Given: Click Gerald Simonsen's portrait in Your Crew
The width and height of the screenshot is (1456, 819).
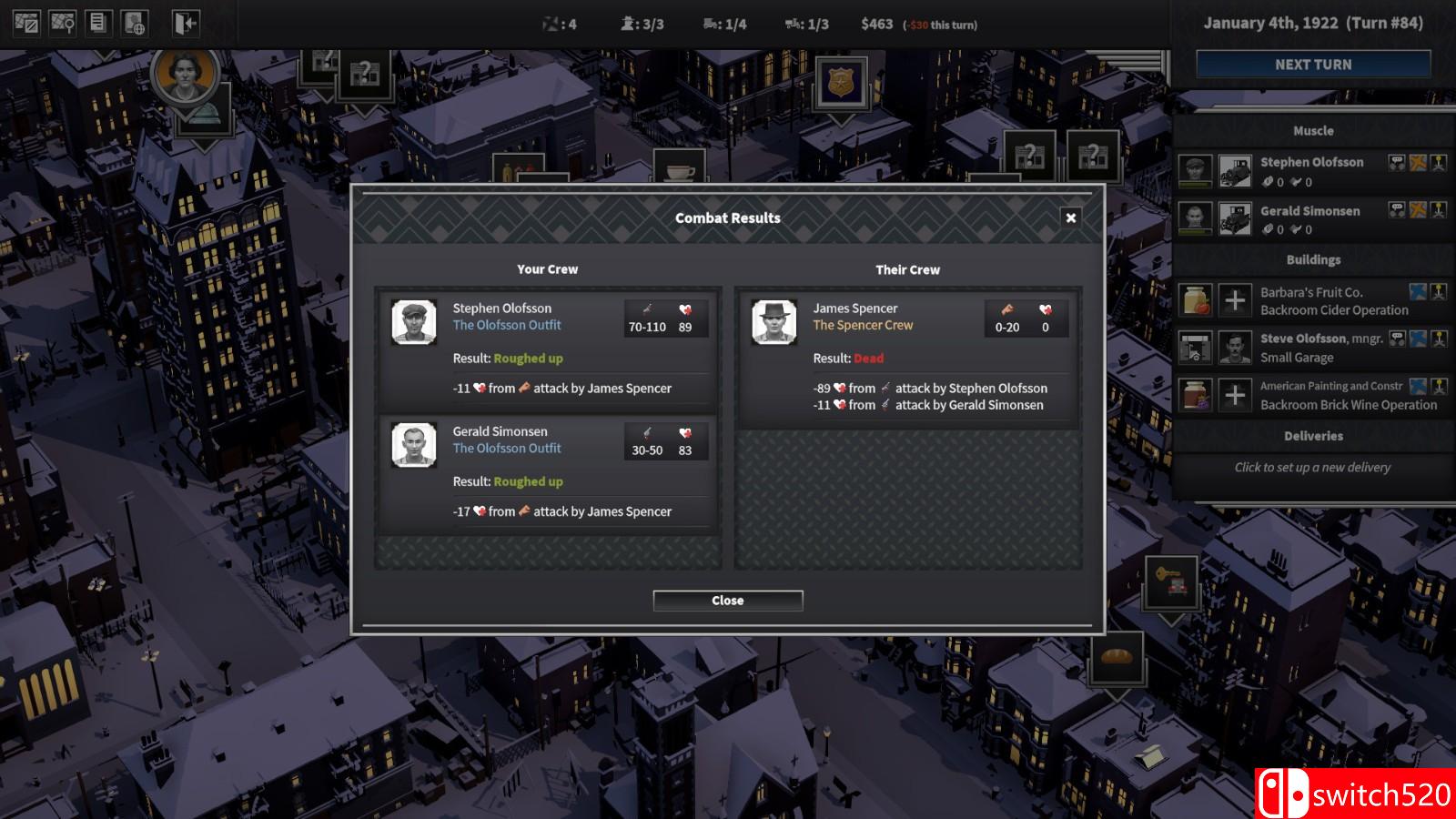Looking at the screenshot, I should (414, 445).
